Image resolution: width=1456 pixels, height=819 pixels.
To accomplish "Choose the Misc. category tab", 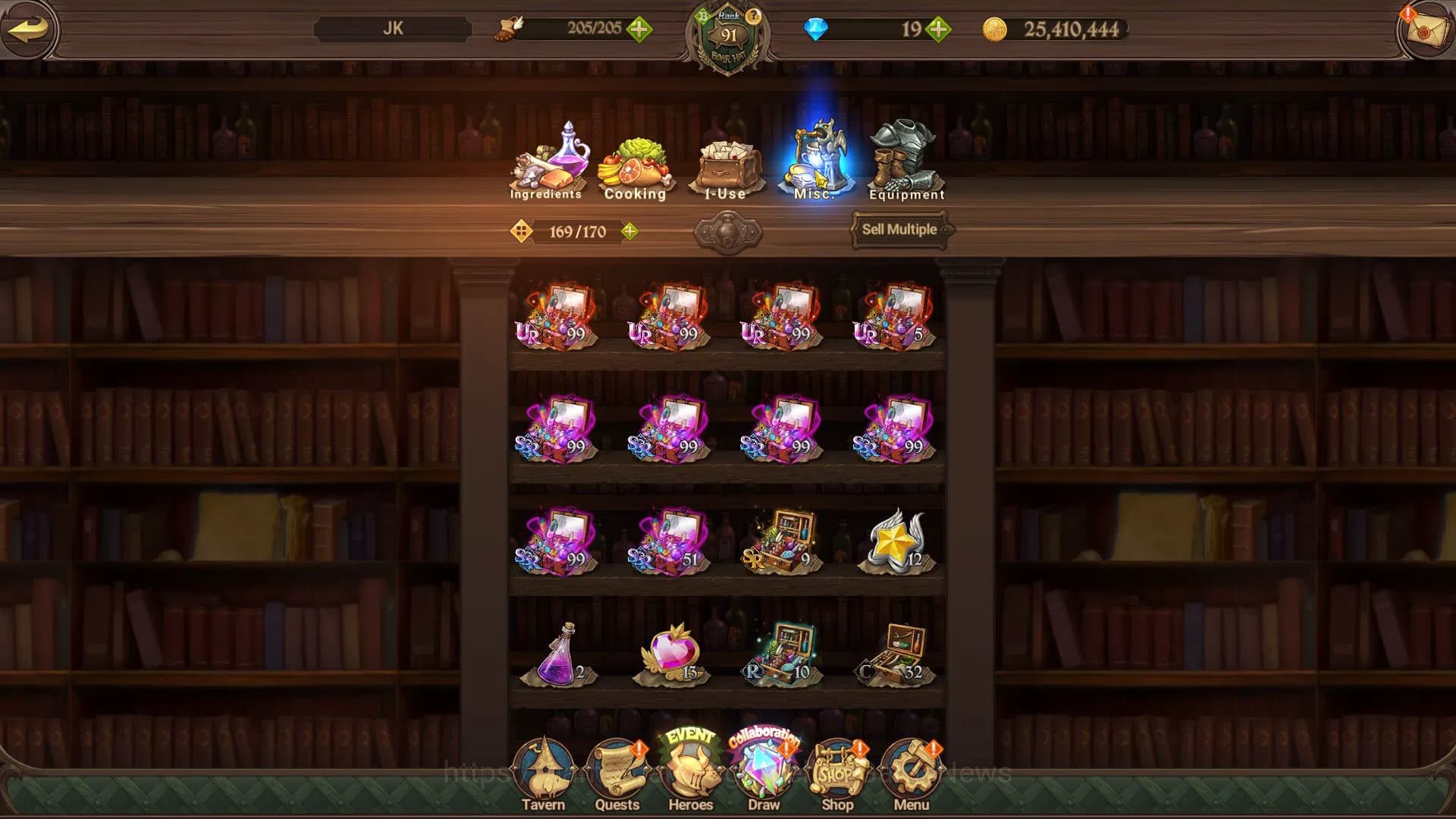I will click(814, 161).
